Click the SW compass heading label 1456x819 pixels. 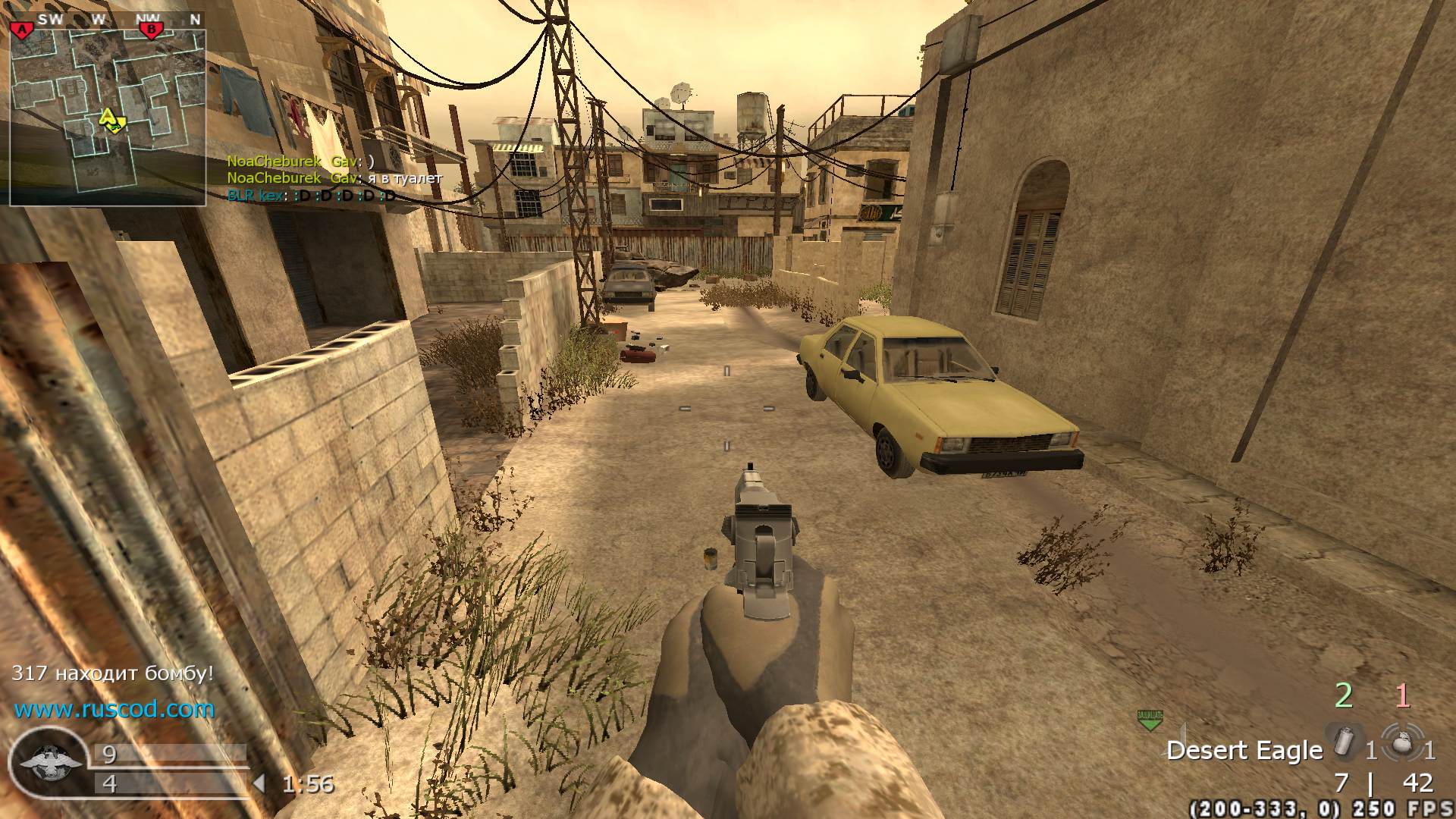pyautogui.click(x=51, y=20)
